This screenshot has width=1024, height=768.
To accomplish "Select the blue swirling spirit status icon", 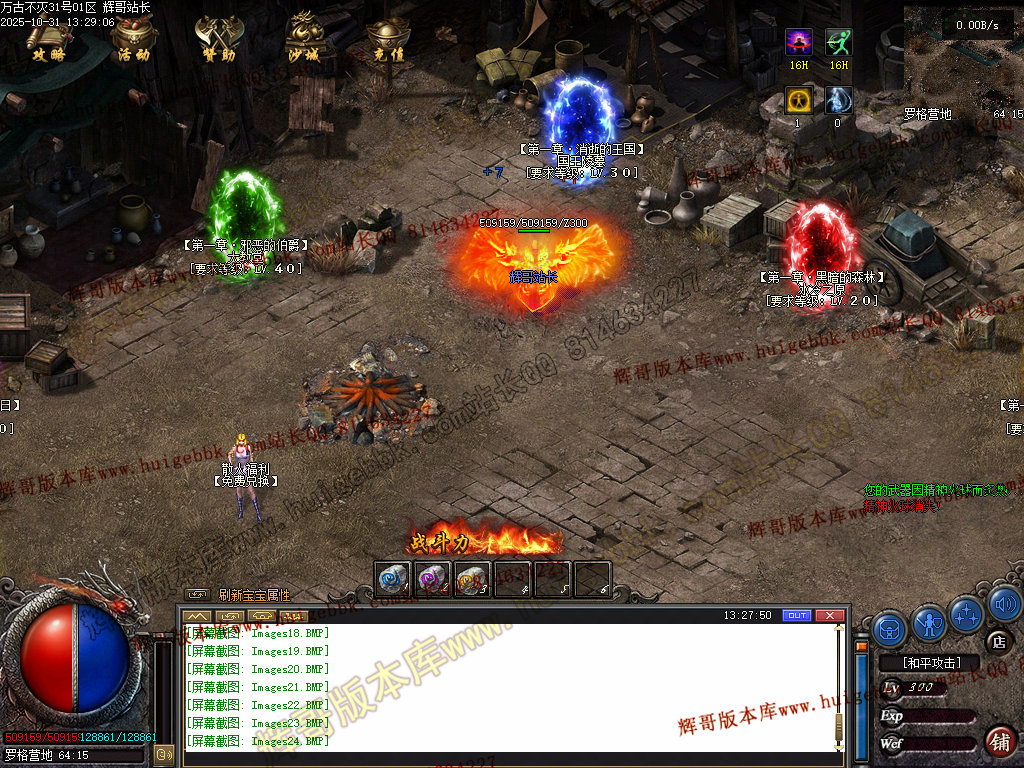I will (838, 100).
